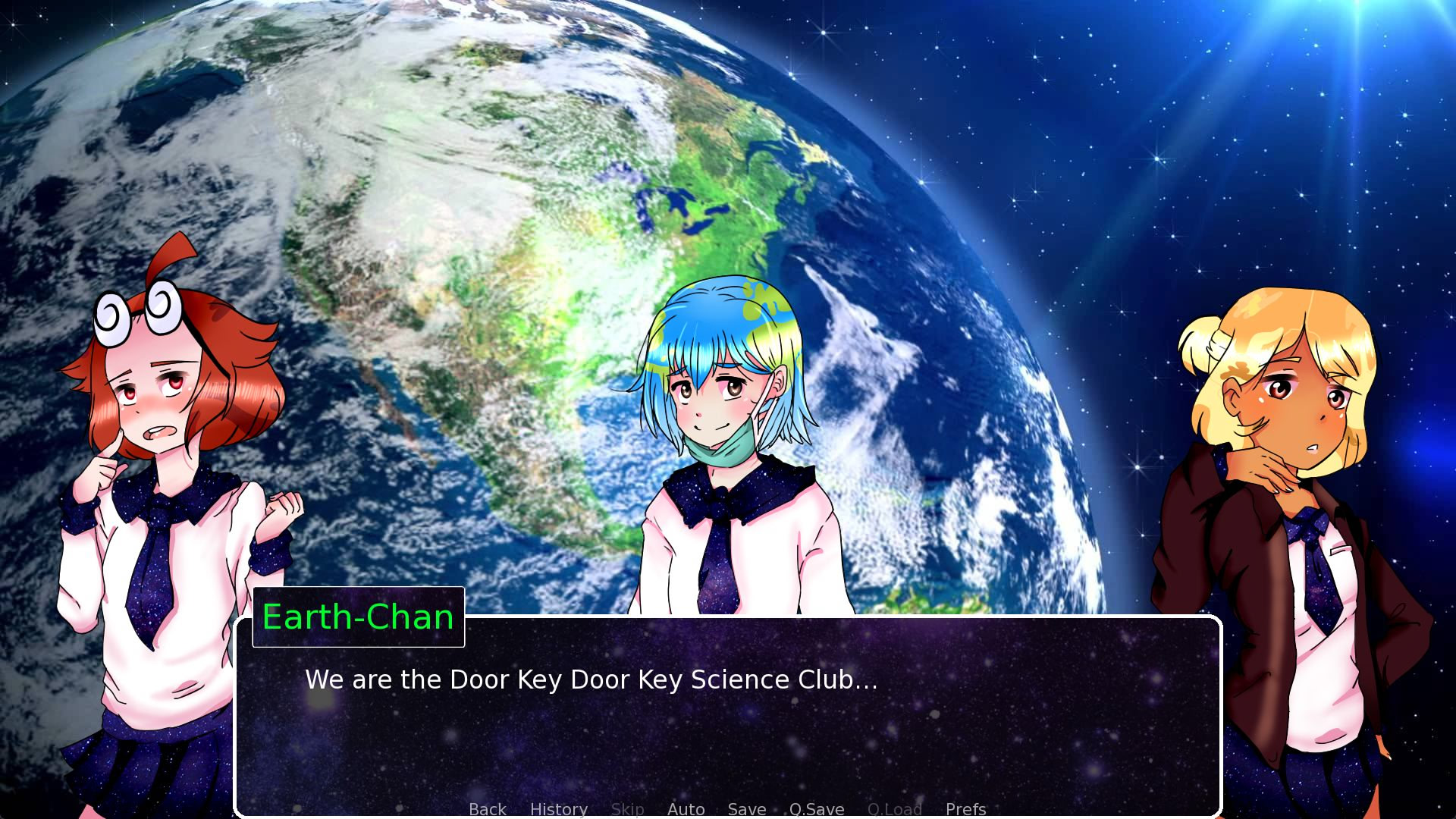Image resolution: width=1456 pixels, height=819 pixels.
Task: Load the quick save via "Q.Load"
Action: tap(895, 809)
